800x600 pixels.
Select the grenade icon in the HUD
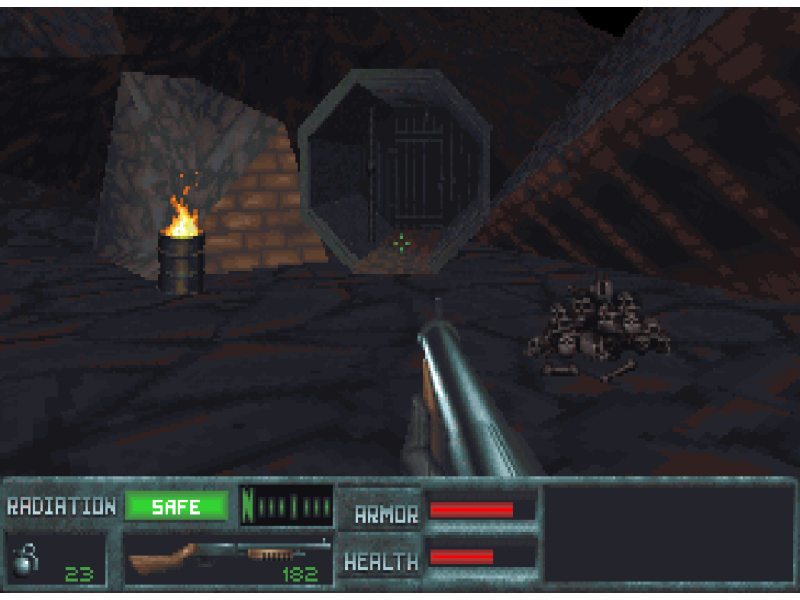pos(24,559)
